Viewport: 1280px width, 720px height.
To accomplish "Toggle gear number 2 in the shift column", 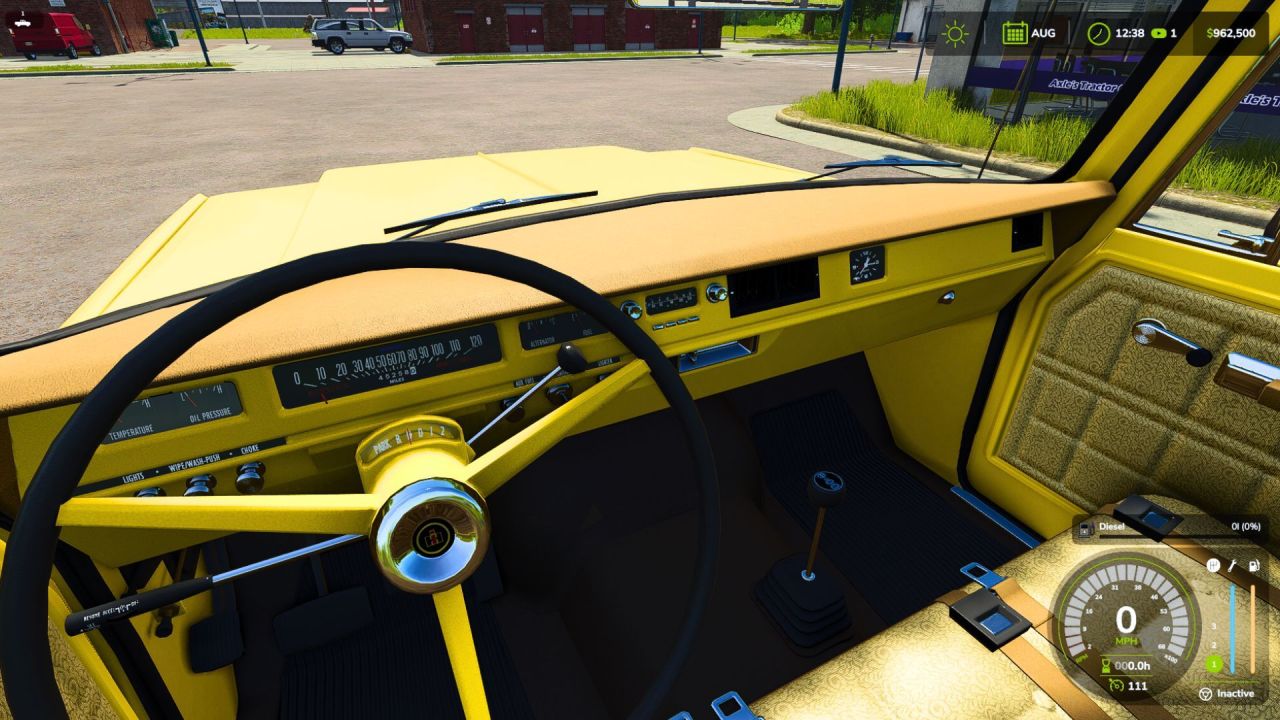I will tap(1214, 642).
